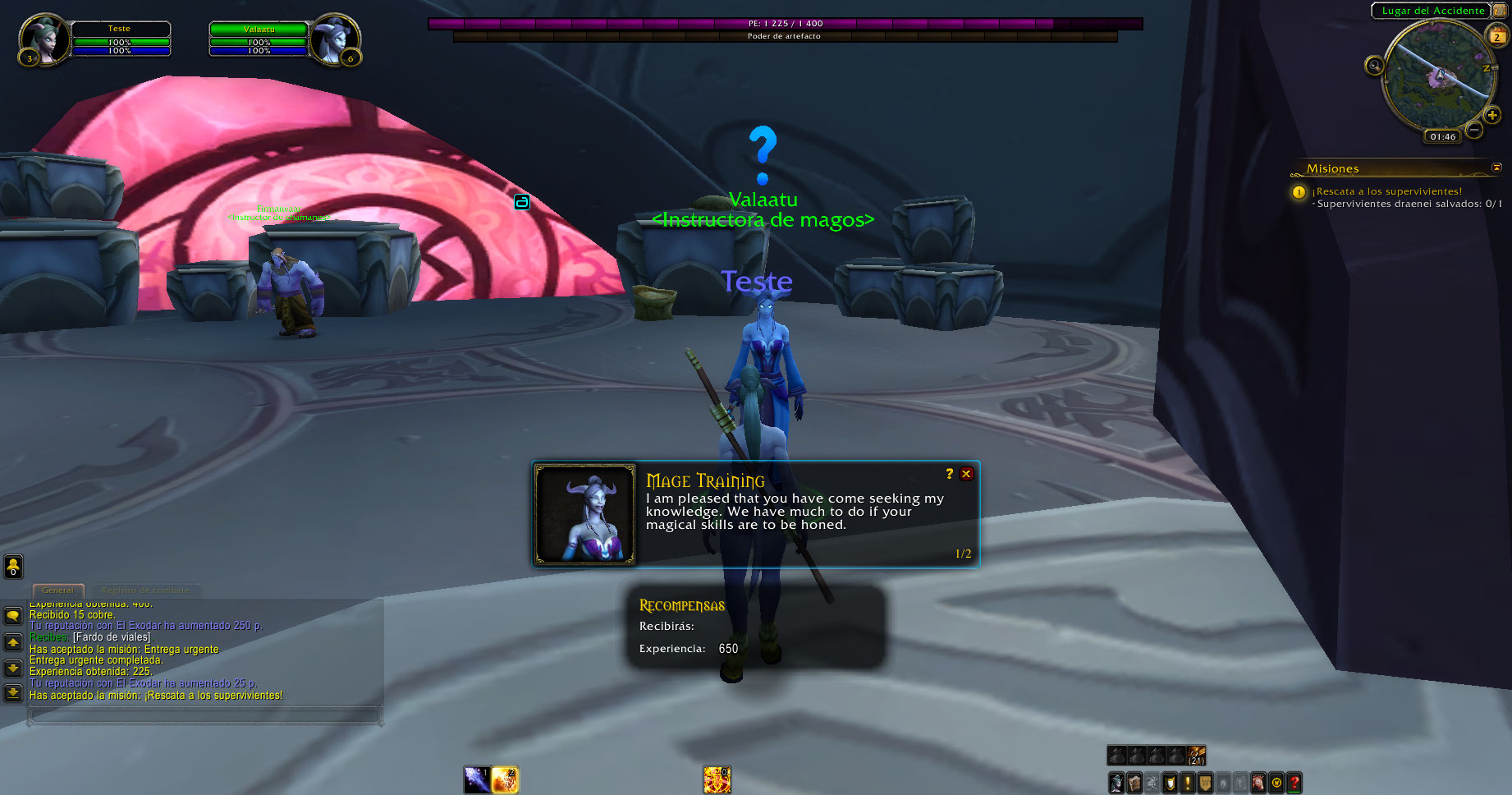This screenshot has width=1512, height=795.
Task: Jump chat to the newest message
Action: 13,694
